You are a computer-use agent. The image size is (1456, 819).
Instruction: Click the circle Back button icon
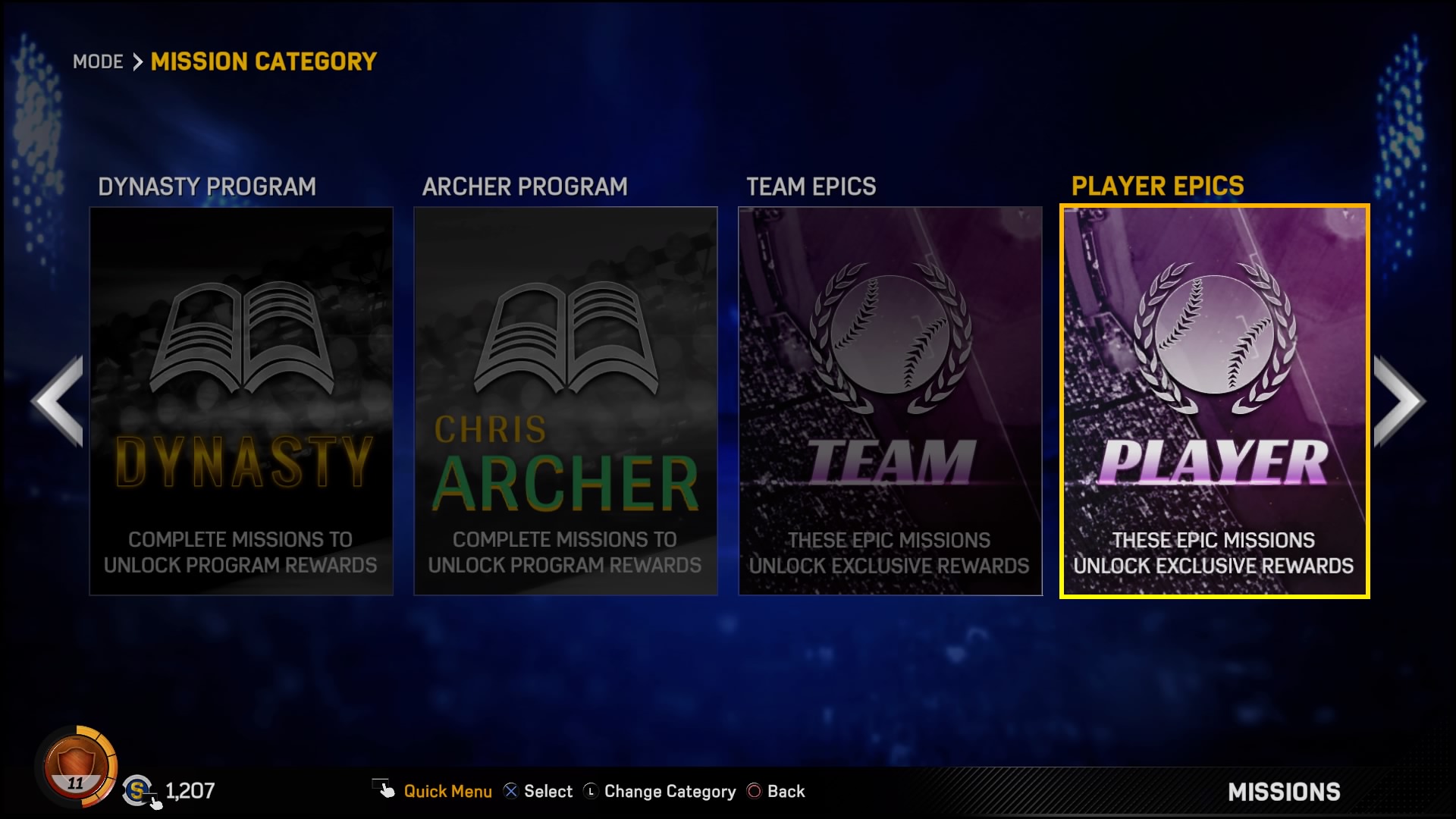[755, 791]
